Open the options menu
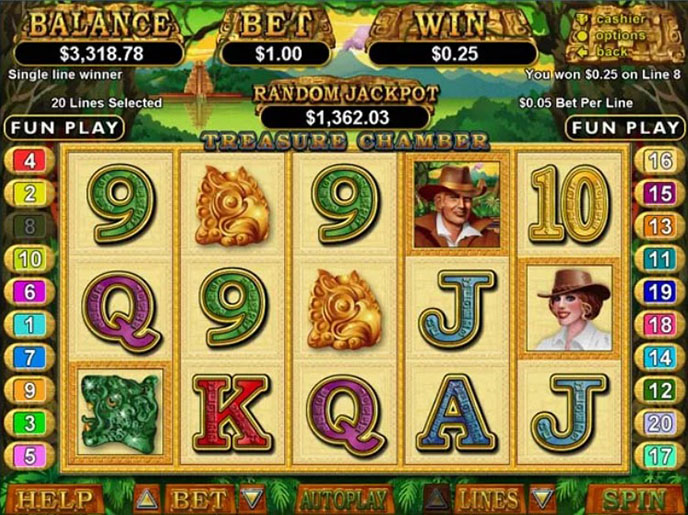Viewport: 688px width, 515px height. 621,35
